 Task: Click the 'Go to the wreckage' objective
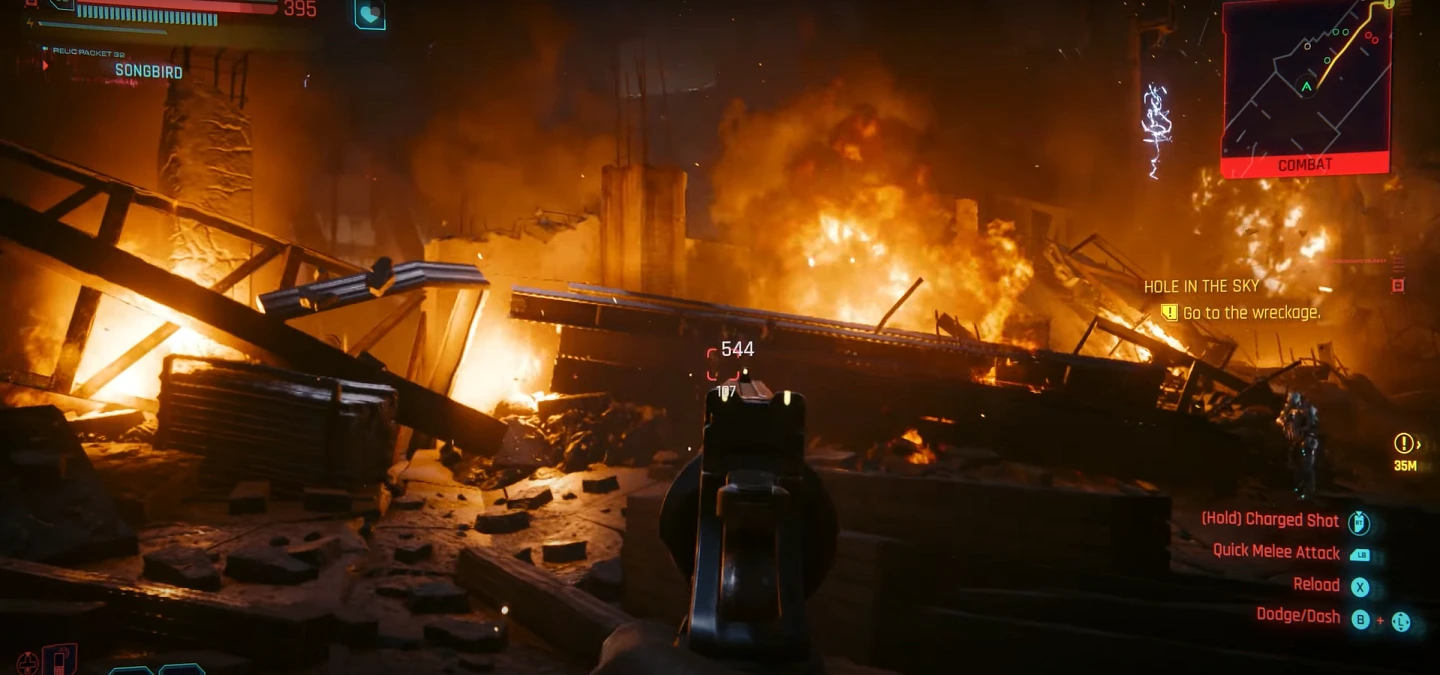(x=1250, y=313)
